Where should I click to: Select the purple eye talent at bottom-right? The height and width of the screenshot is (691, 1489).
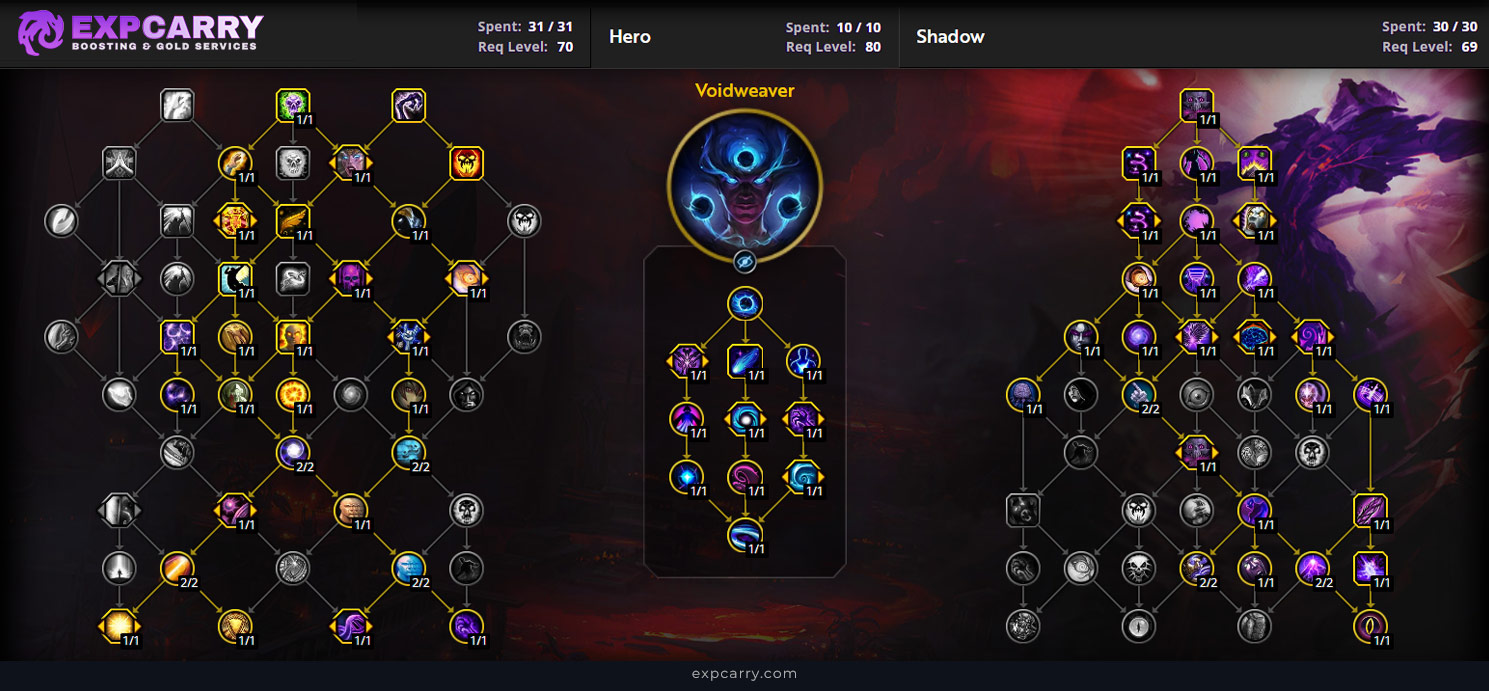[x=1370, y=626]
